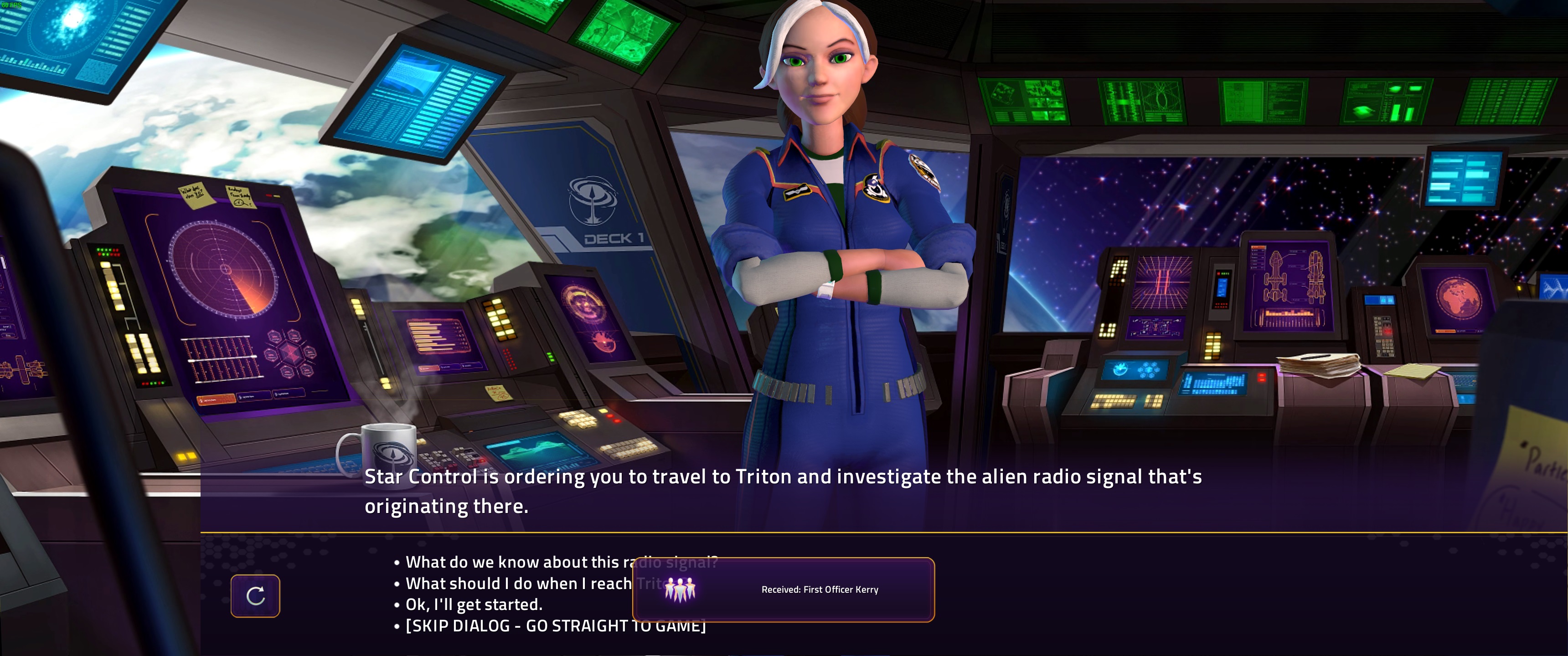This screenshot has height=656, width=1568.
Task: Select the SKIP DIALOG option
Action: tap(517, 626)
